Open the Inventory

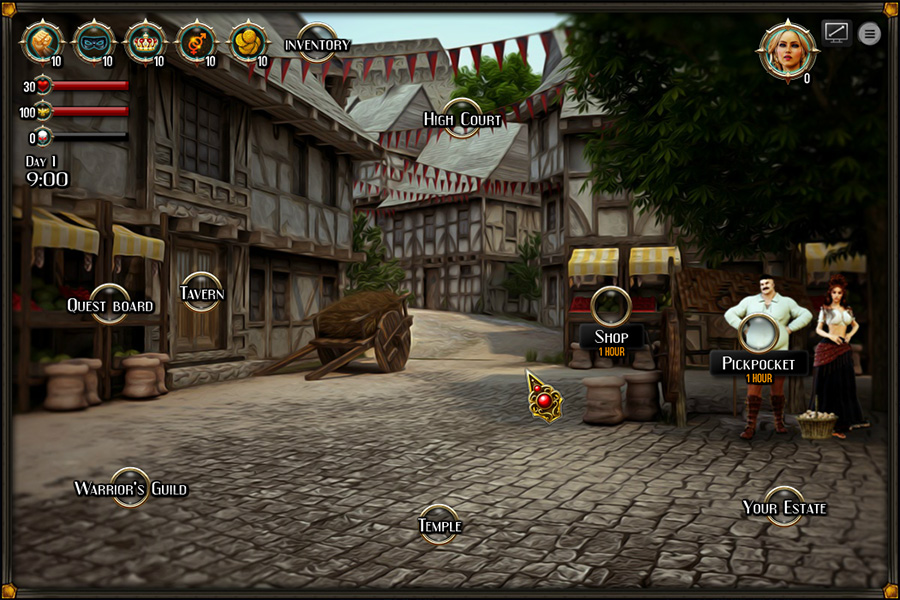[x=317, y=44]
